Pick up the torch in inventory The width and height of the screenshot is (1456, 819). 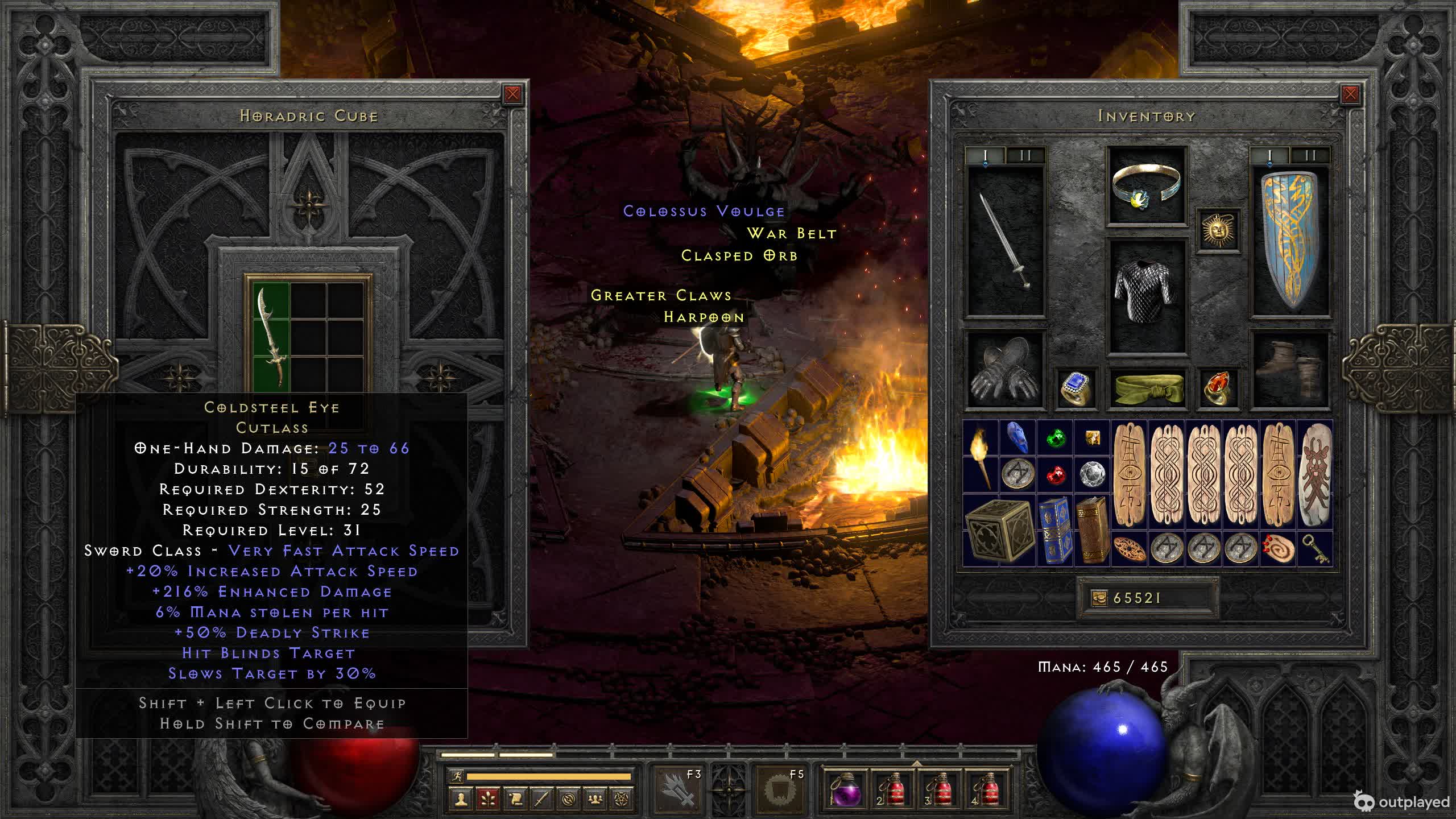tap(980, 456)
